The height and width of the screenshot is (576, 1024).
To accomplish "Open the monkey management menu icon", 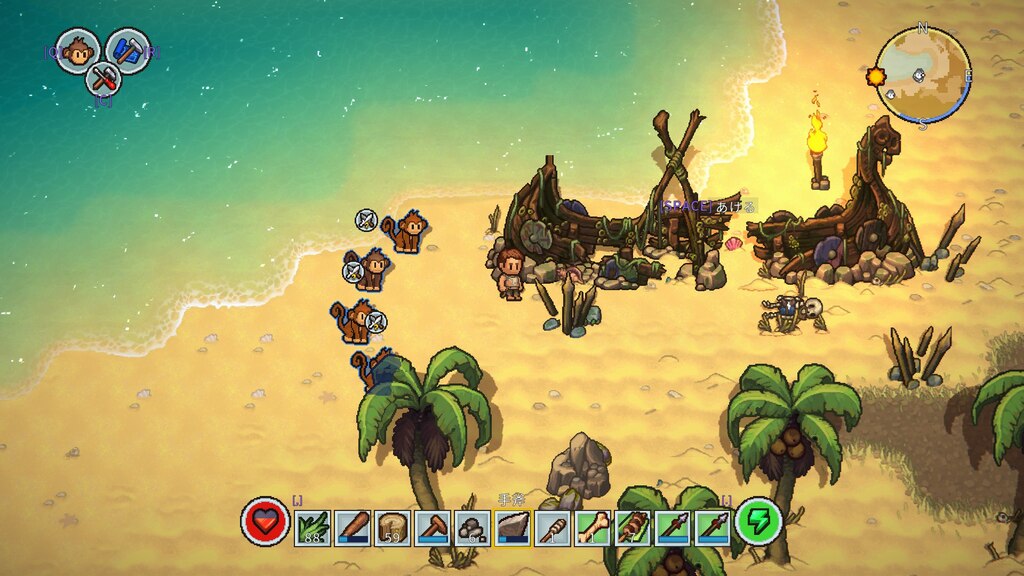I will 77,51.
